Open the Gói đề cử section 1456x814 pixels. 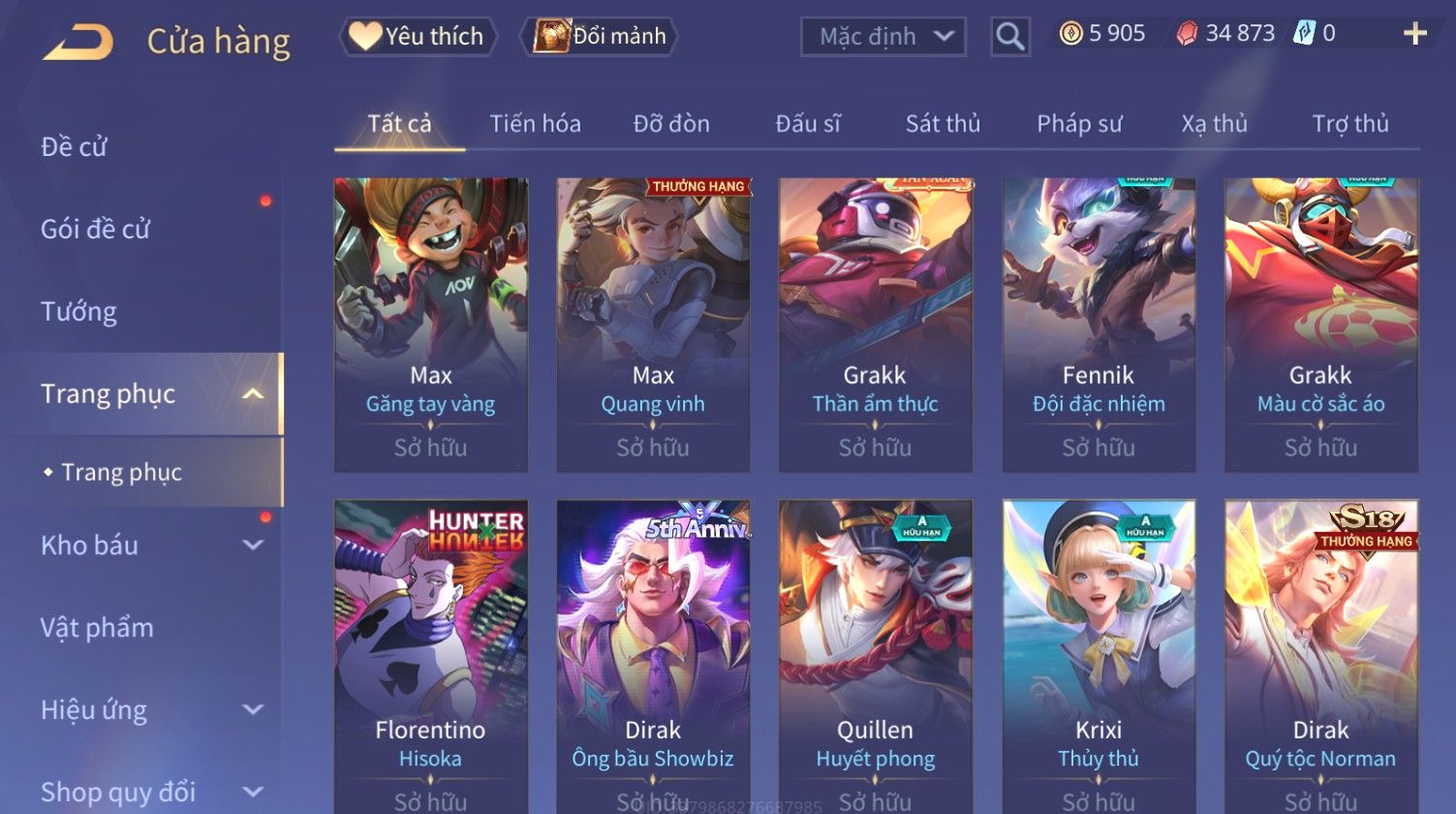click(x=95, y=229)
